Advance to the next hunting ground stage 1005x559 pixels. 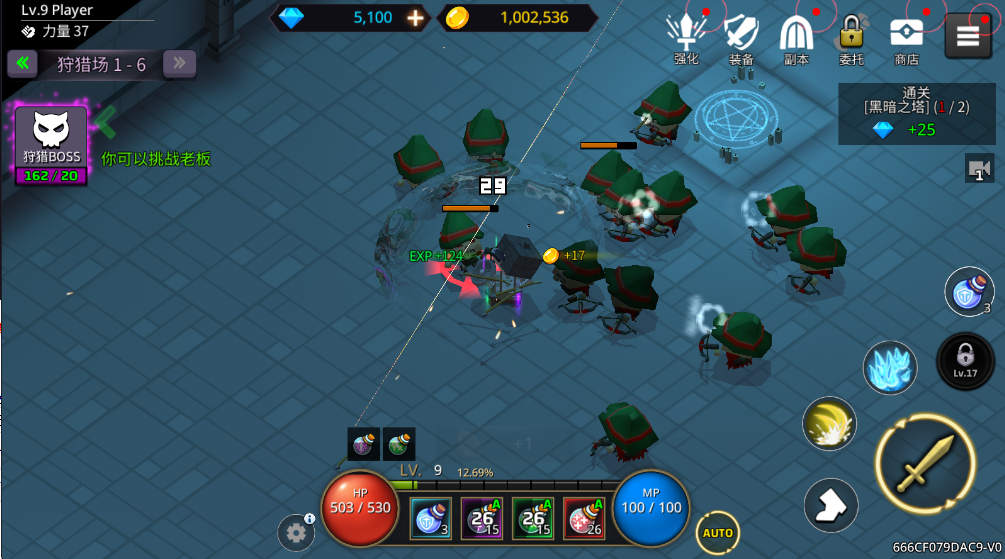point(180,64)
